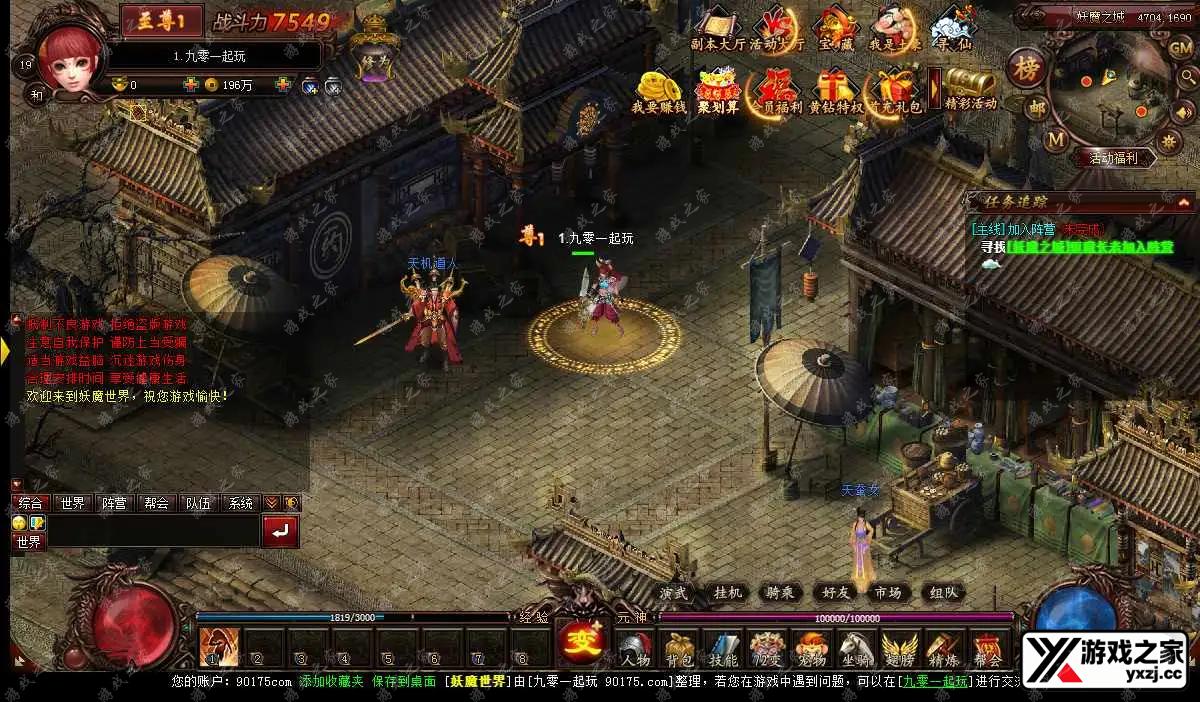Open the 帮会 guild icon
Screen dimensions: 1200x702
[988, 647]
